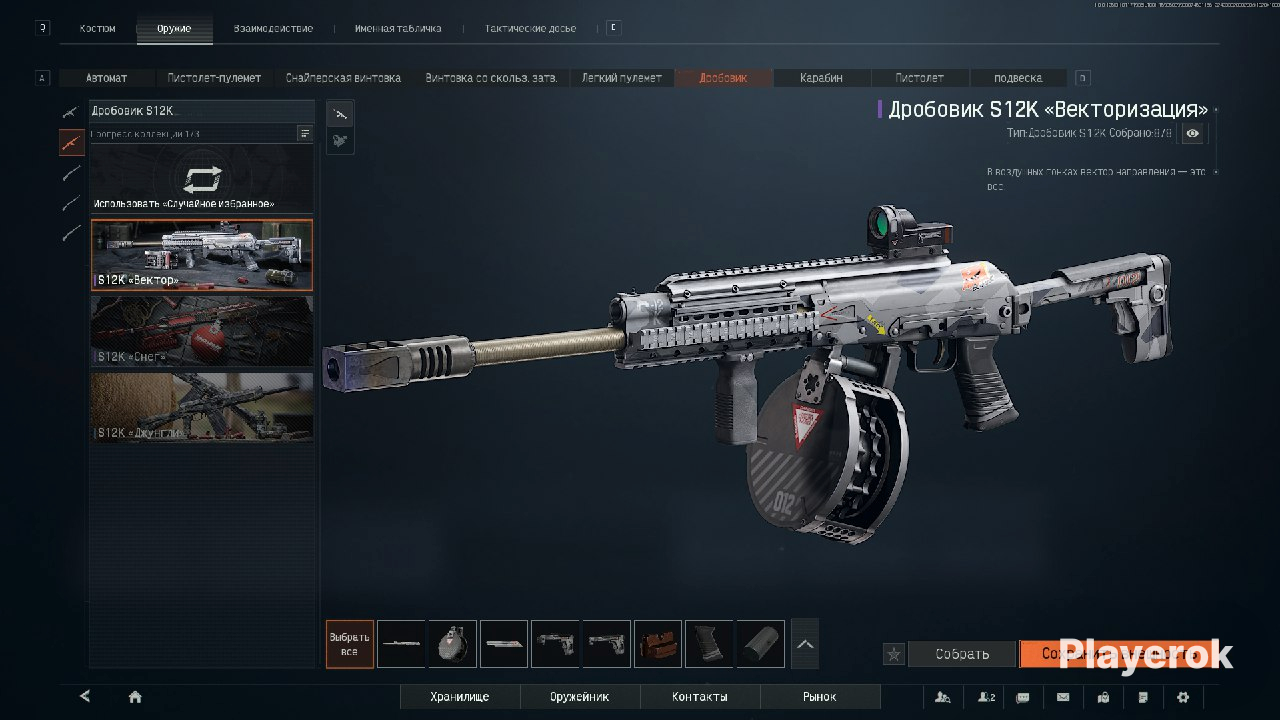Select the S12K «Вектор» skin thumbnail
The height and width of the screenshot is (720, 1280).
pos(201,255)
